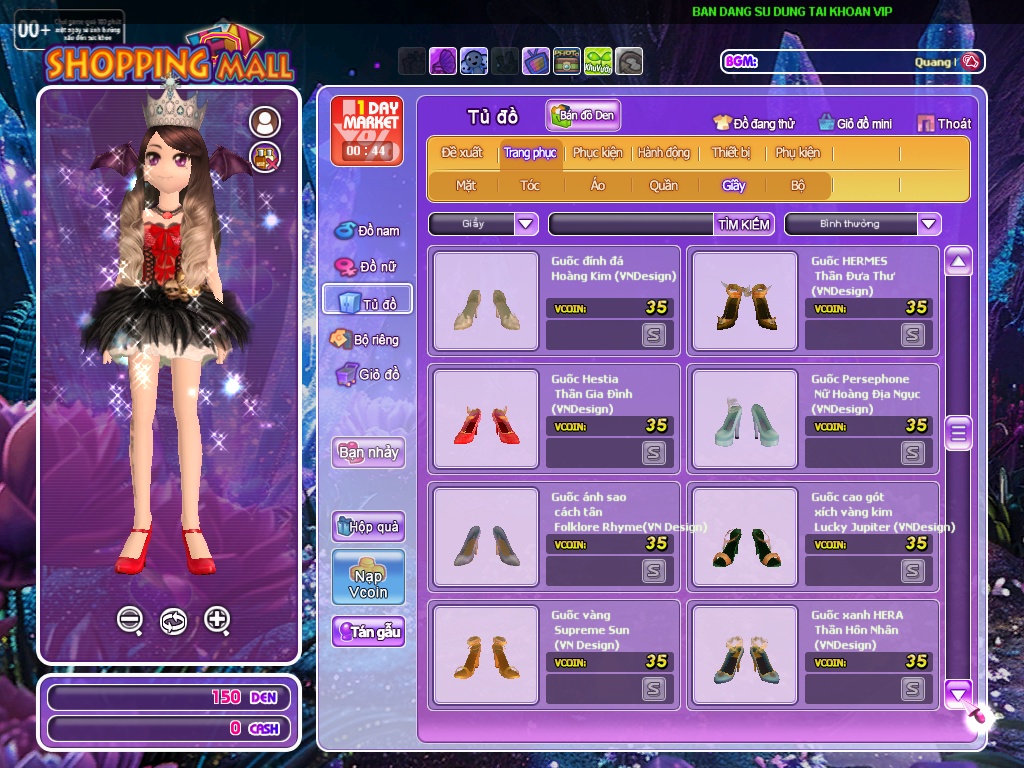Click the TÌM KIẾM search button

[744, 224]
